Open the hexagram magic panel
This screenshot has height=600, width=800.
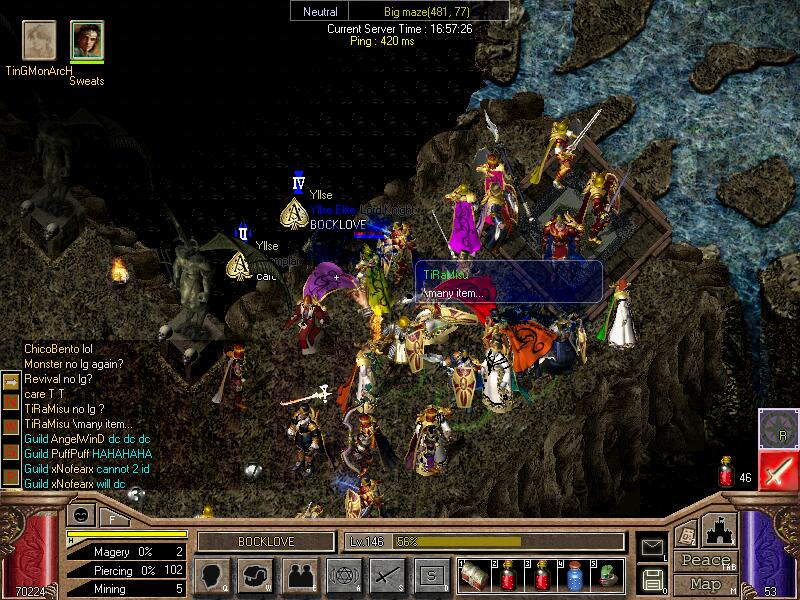[x=343, y=576]
